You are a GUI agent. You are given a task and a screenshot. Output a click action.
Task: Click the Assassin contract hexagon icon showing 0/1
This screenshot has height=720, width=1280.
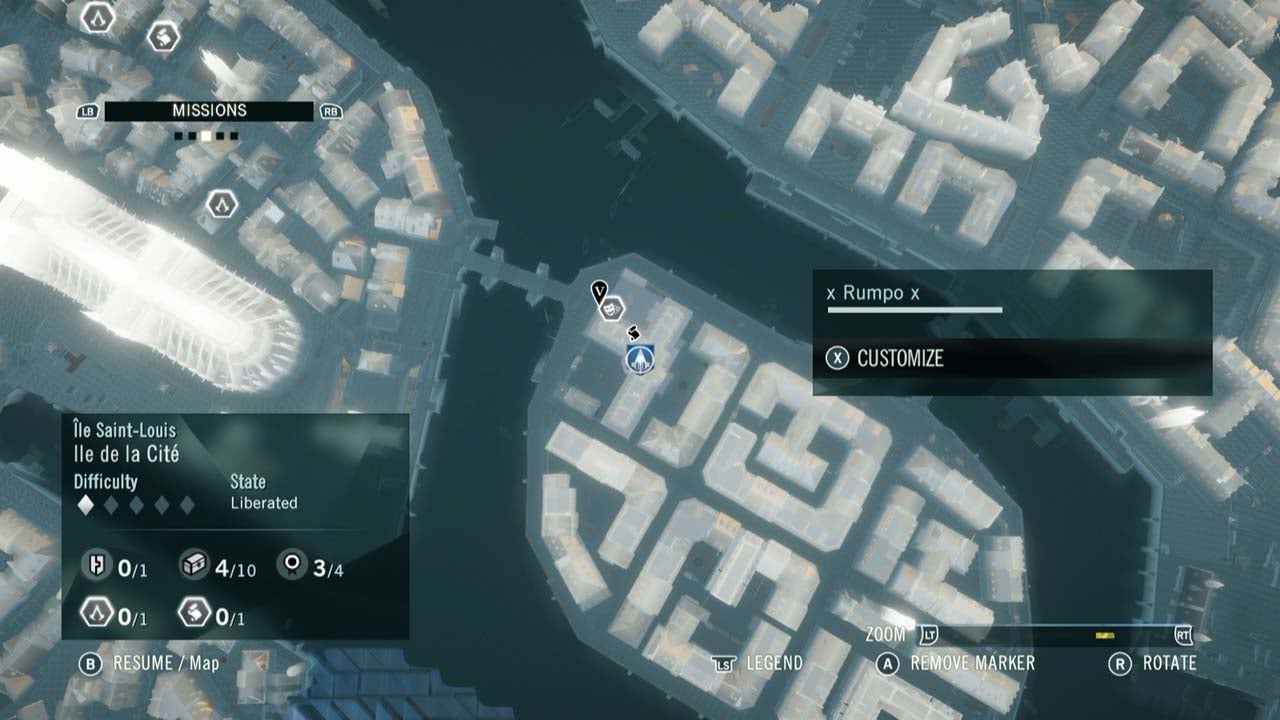click(x=96, y=613)
